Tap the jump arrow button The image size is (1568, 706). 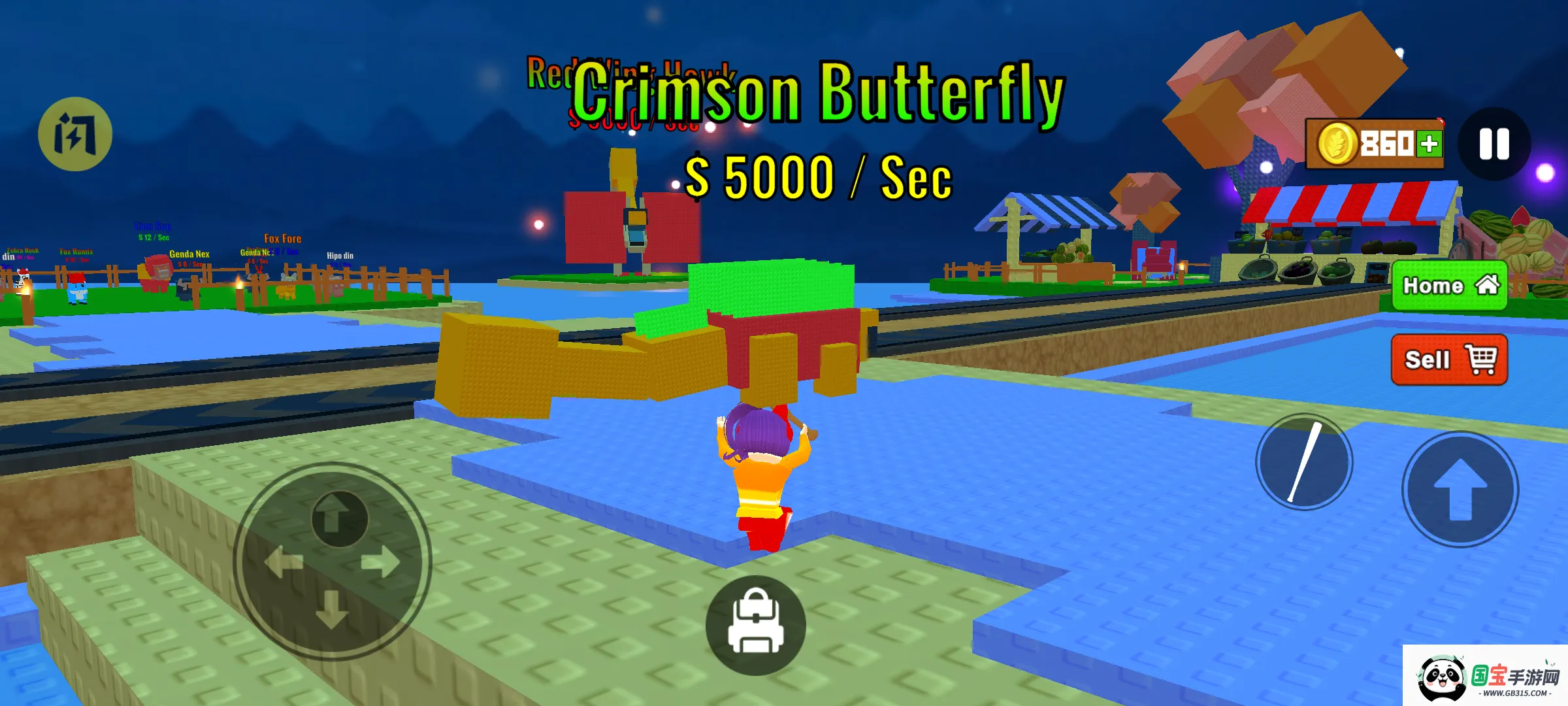pyautogui.click(x=1460, y=490)
